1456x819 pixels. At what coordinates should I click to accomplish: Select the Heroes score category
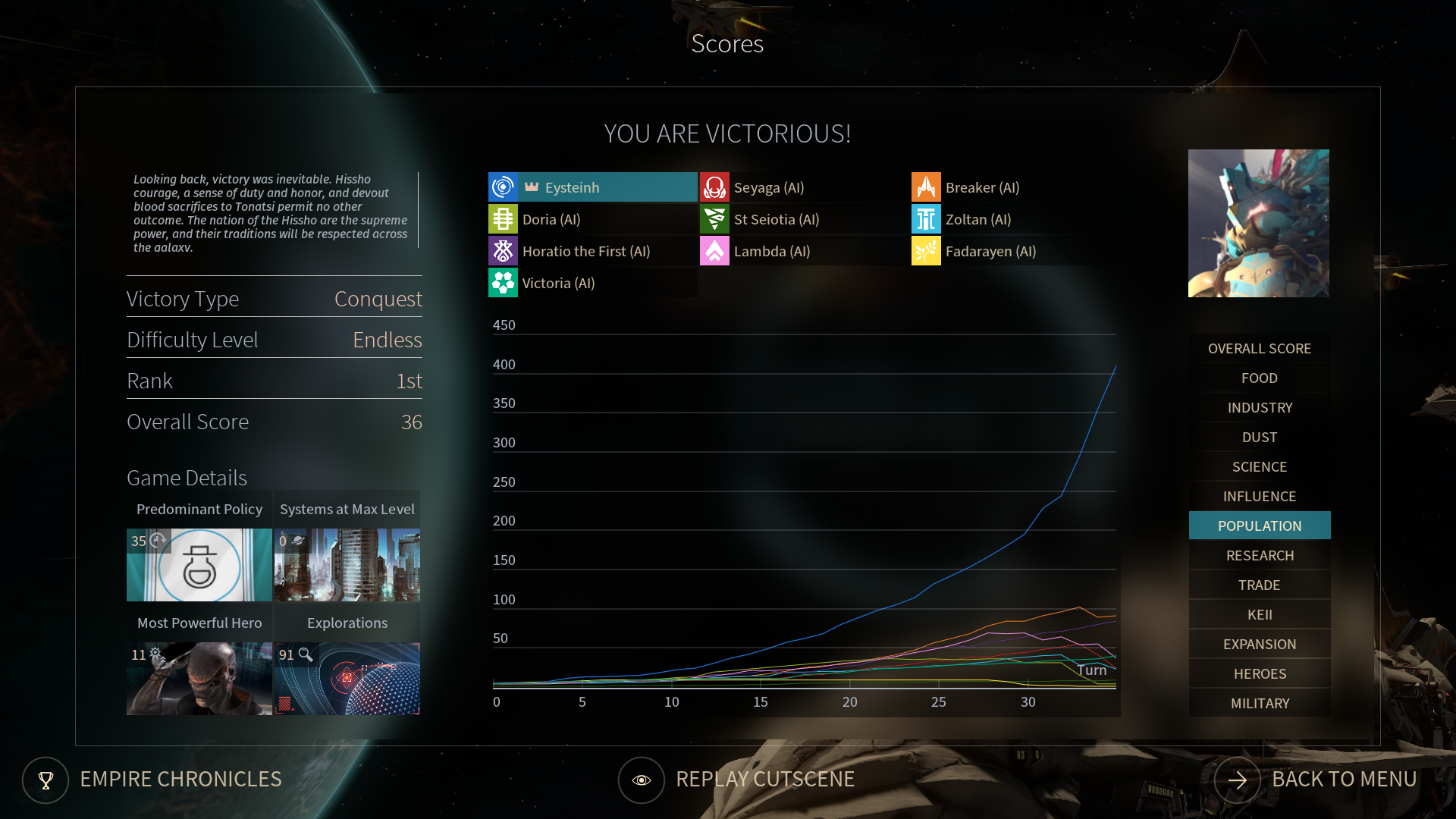(x=1259, y=674)
